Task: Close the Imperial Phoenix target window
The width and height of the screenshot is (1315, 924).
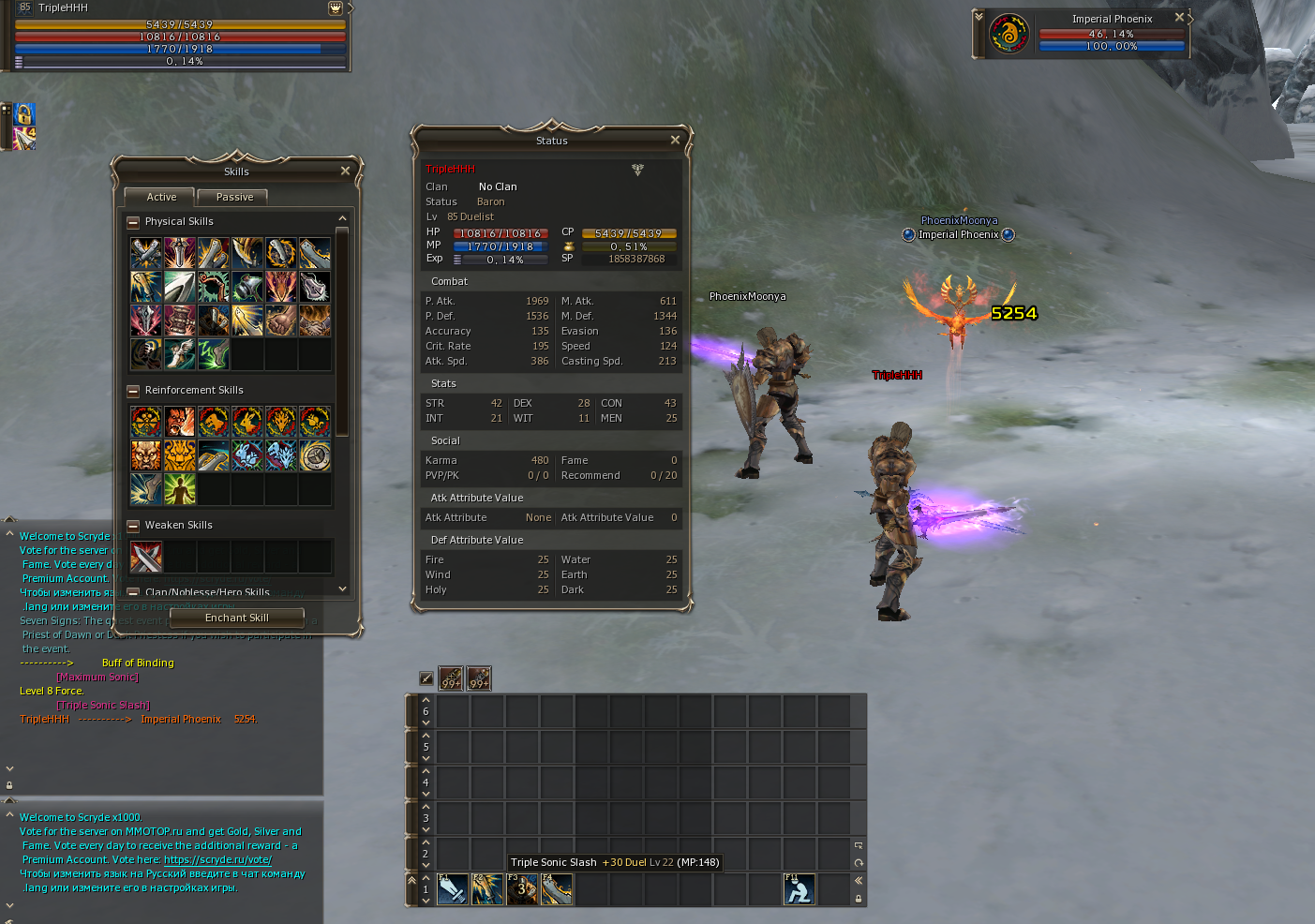Action: (1179, 18)
